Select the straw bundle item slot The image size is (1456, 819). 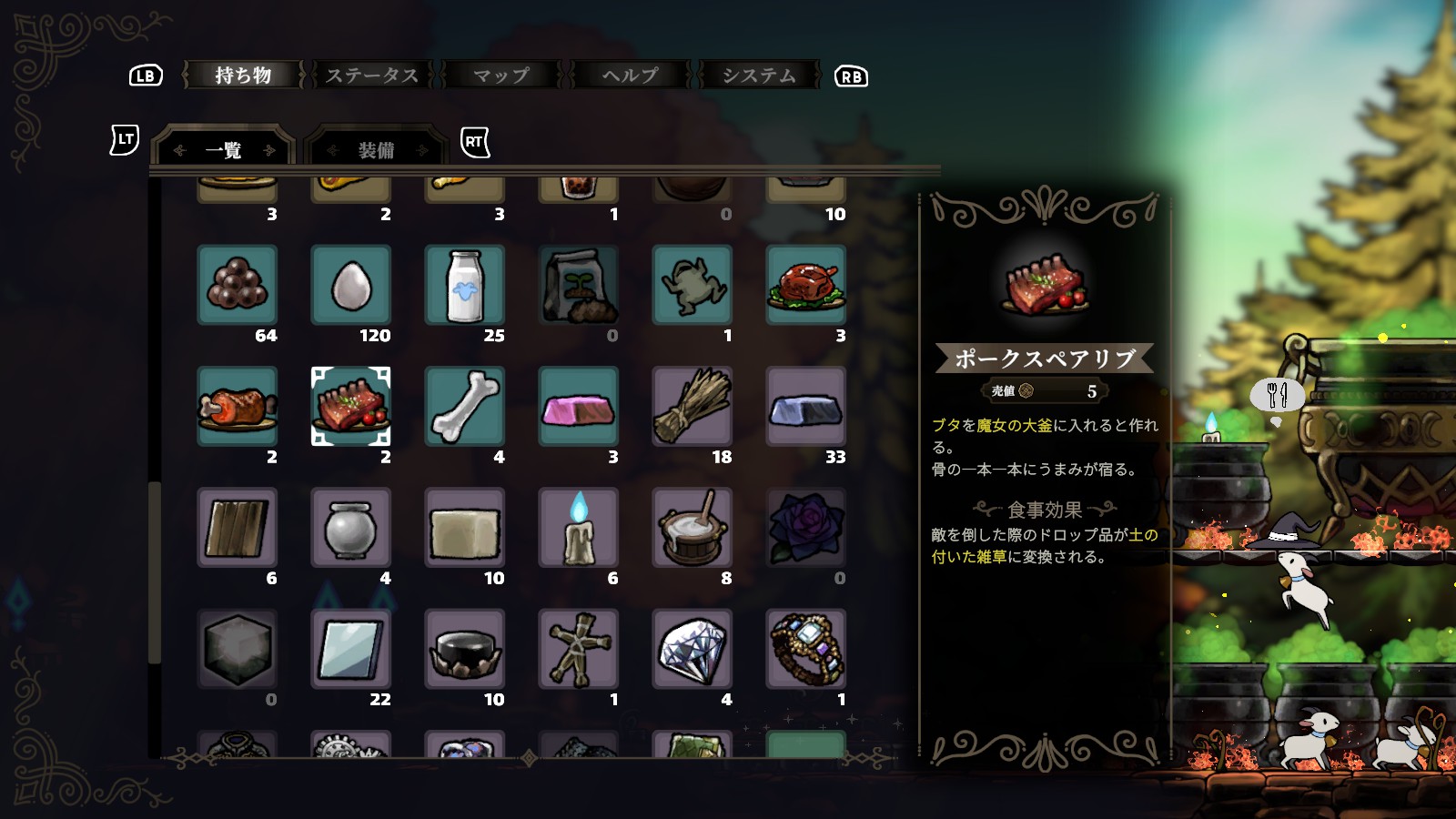click(x=693, y=406)
